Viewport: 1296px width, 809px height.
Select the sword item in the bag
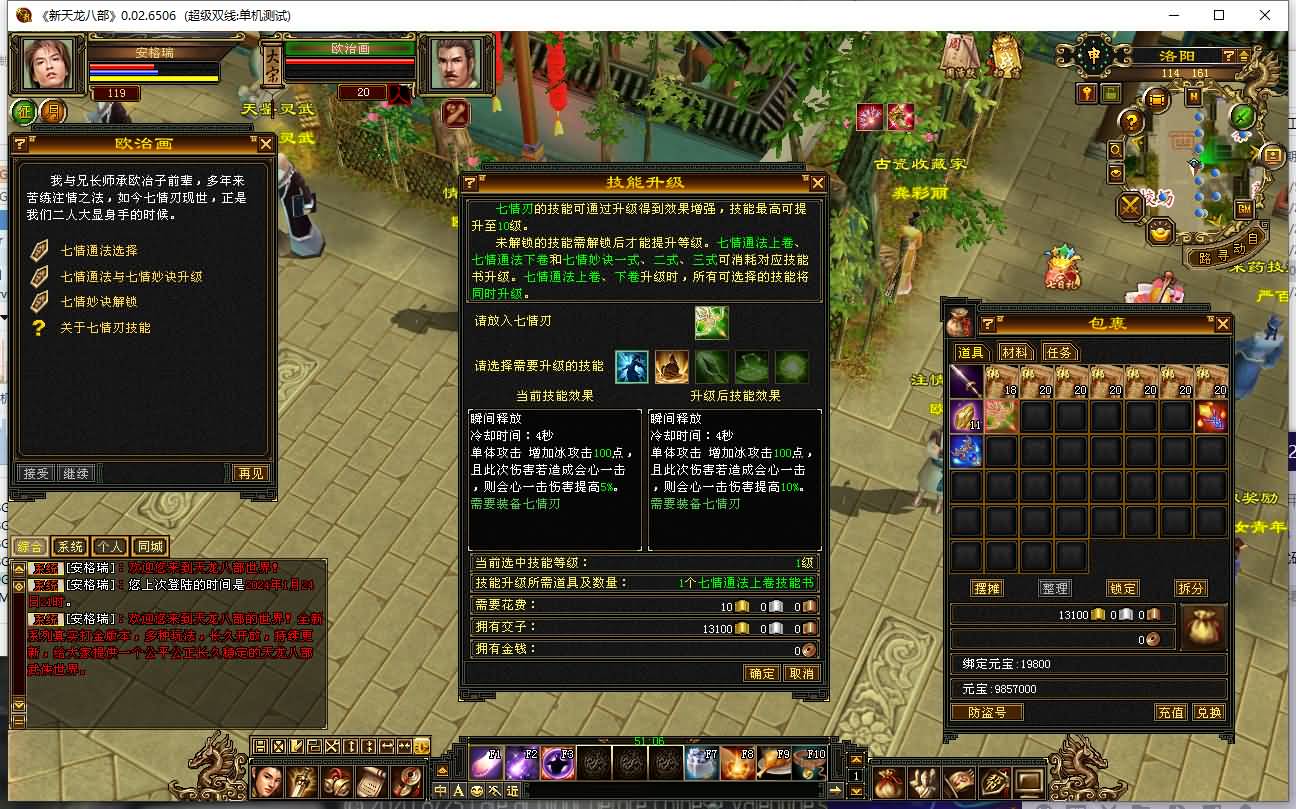(967, 382)
